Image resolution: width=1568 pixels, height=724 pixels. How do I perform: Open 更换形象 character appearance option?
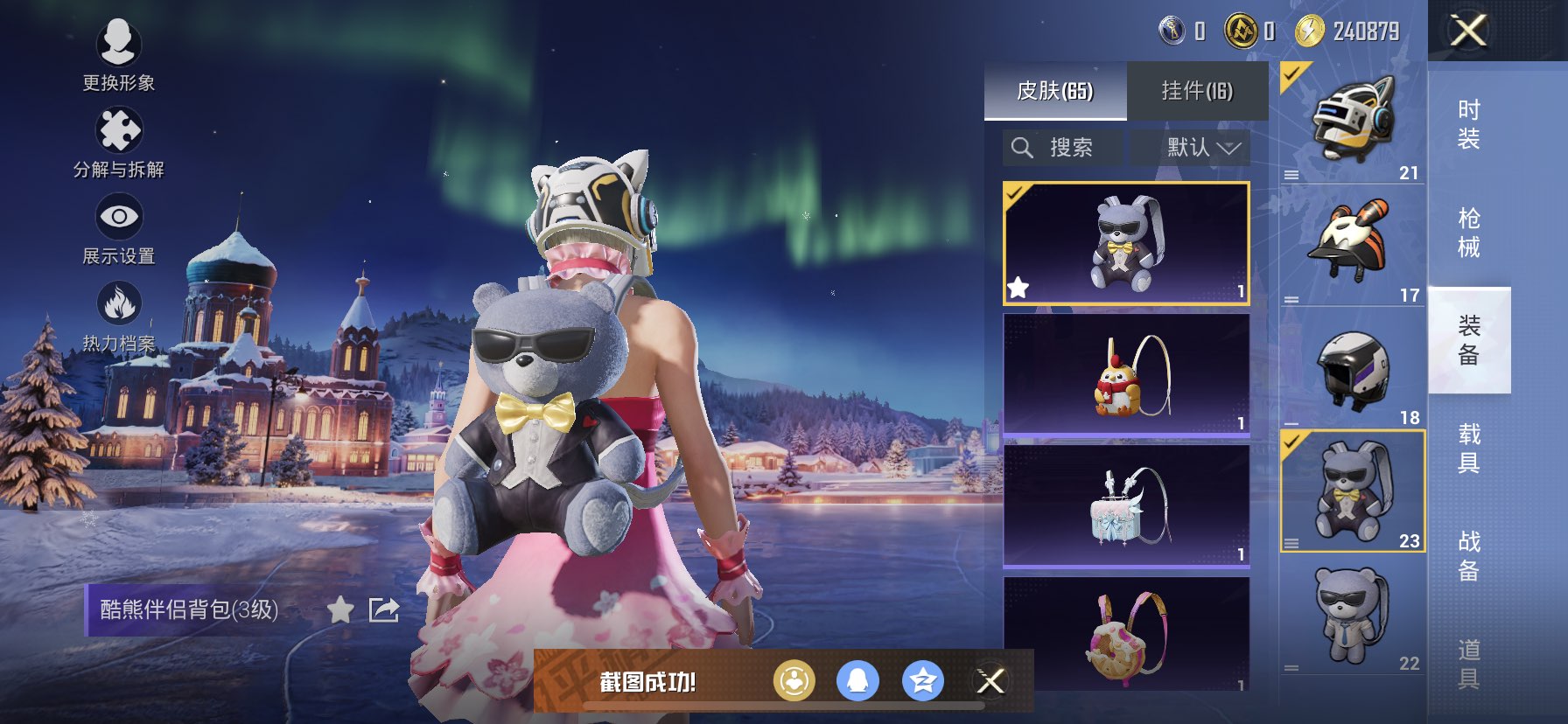click(x=118, y=52)
